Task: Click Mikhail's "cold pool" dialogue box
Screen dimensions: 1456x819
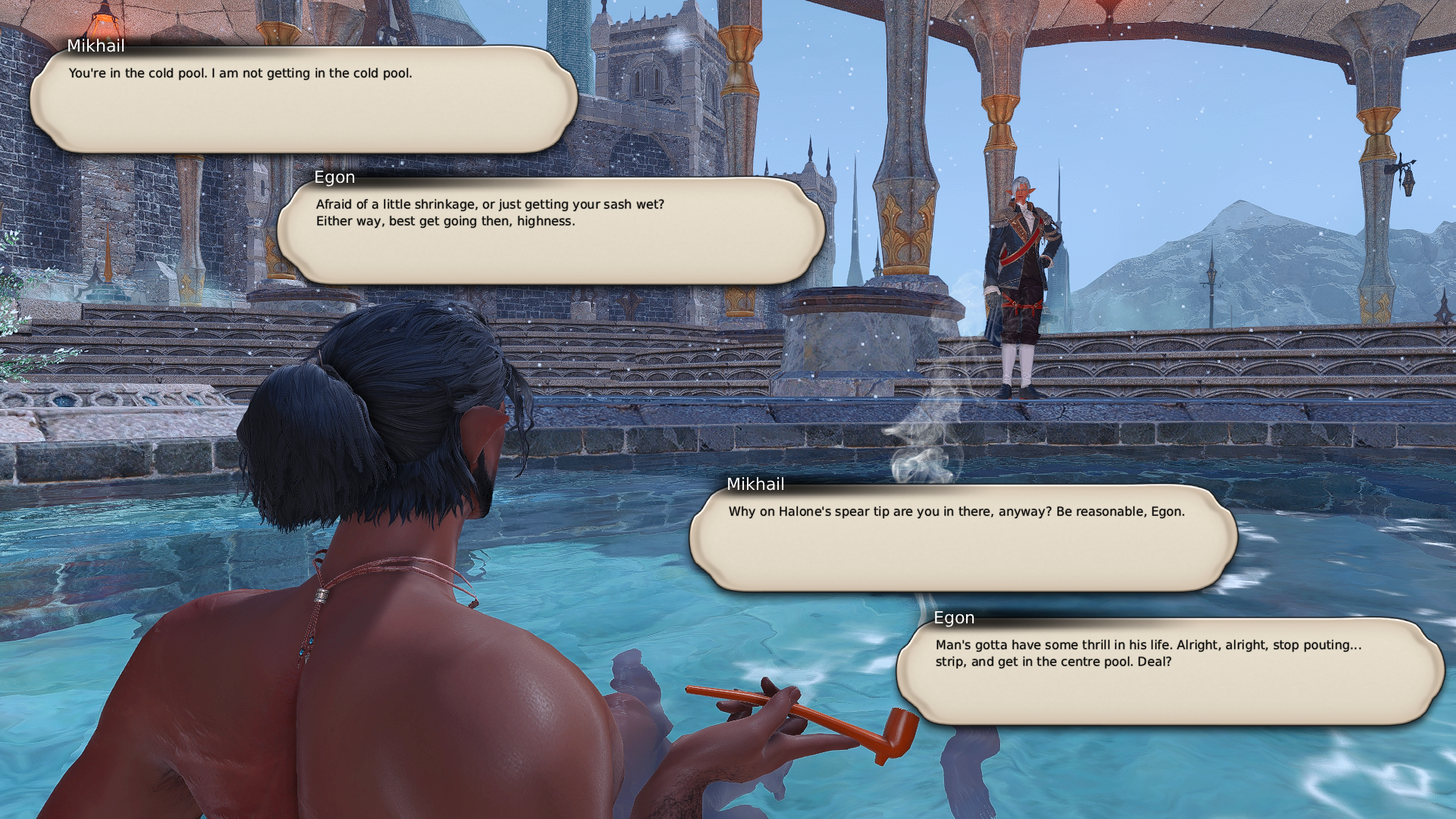Action: 303,99
